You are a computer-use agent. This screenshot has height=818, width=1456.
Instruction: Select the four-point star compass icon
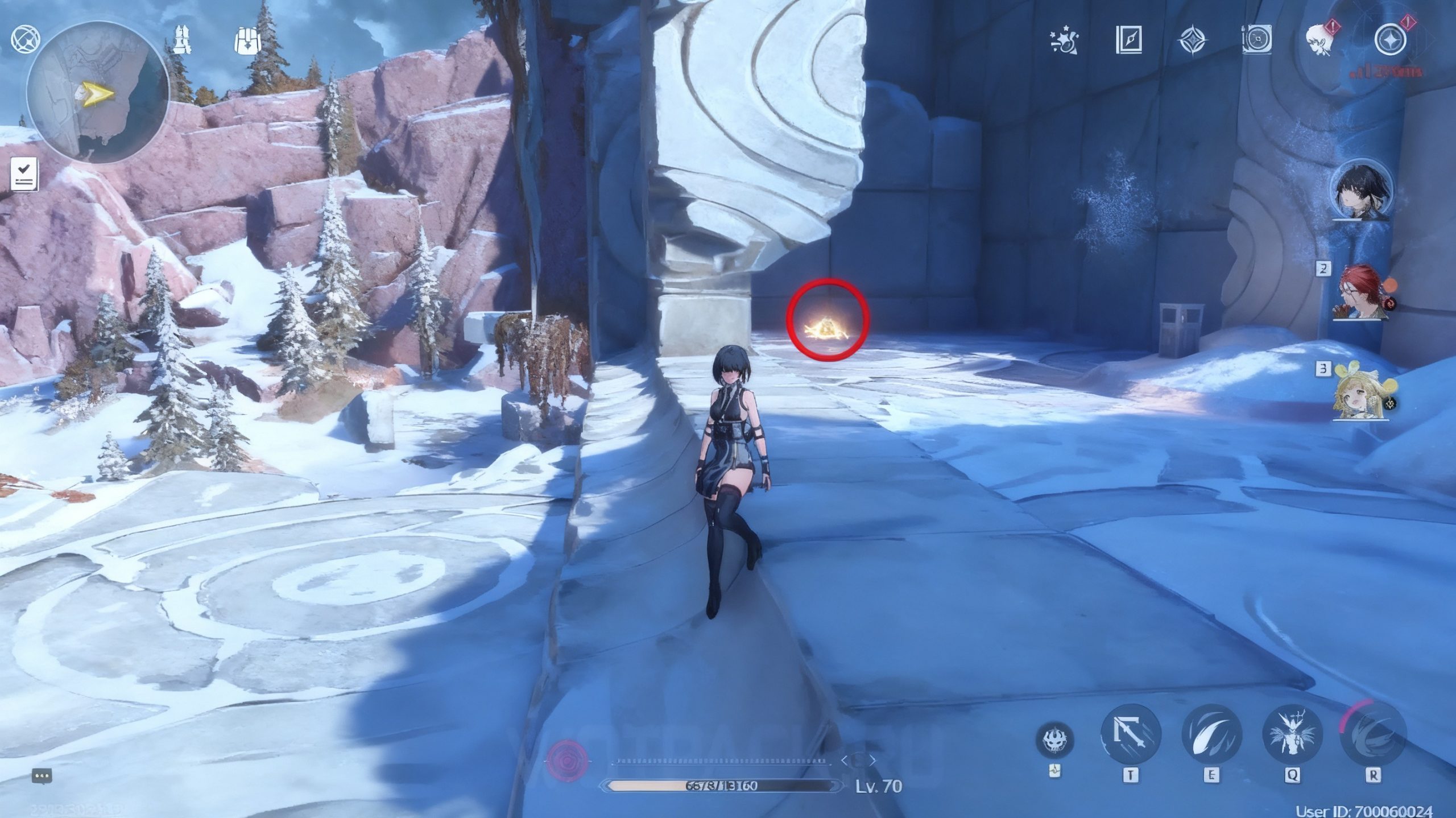pos(1192,40)
